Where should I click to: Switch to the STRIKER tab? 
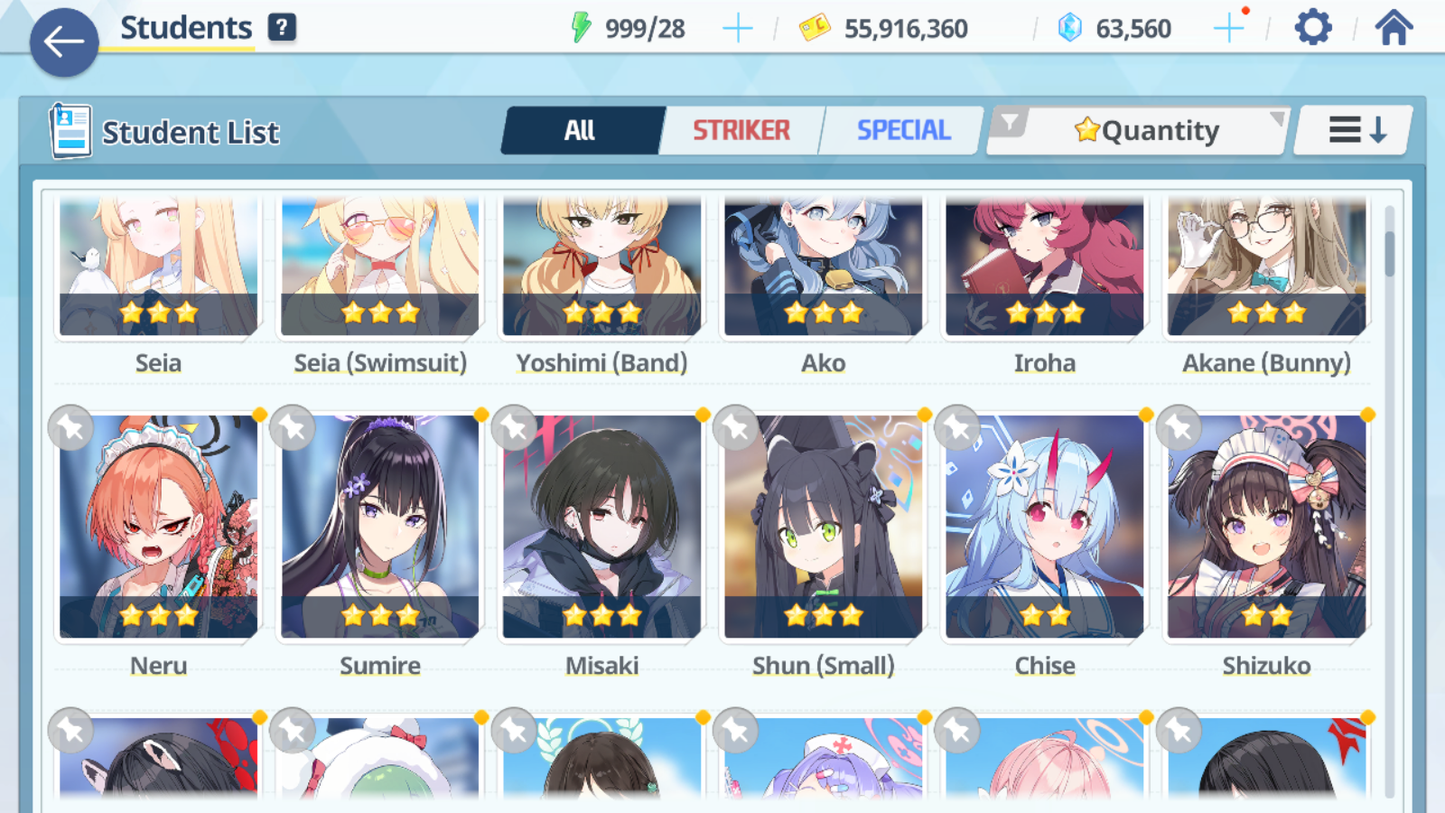coord(741,129)
